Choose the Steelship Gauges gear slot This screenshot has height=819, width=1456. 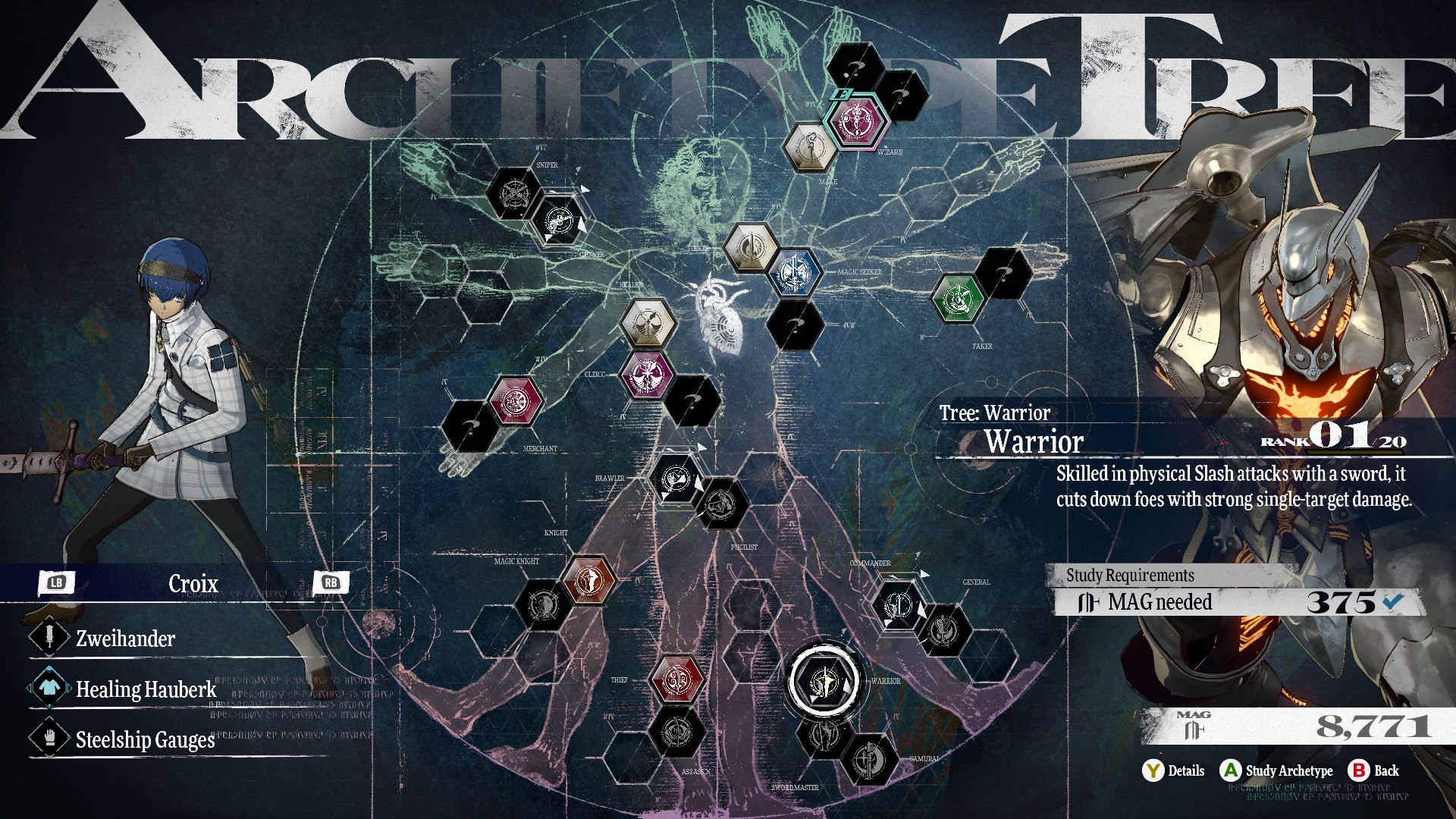[x=145, y=739]
